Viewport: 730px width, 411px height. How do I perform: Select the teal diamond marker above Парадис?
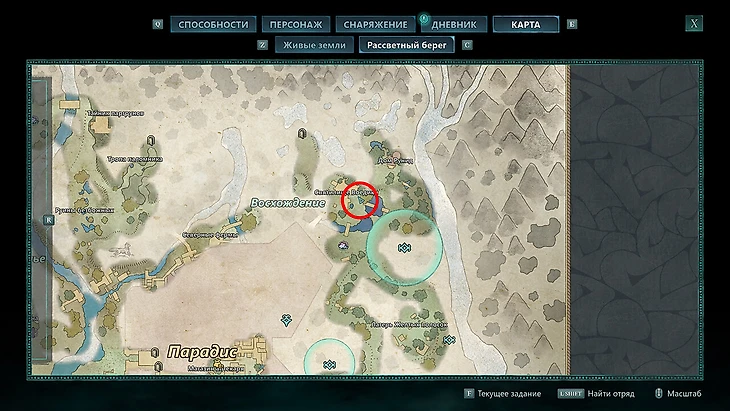(286, 319)
